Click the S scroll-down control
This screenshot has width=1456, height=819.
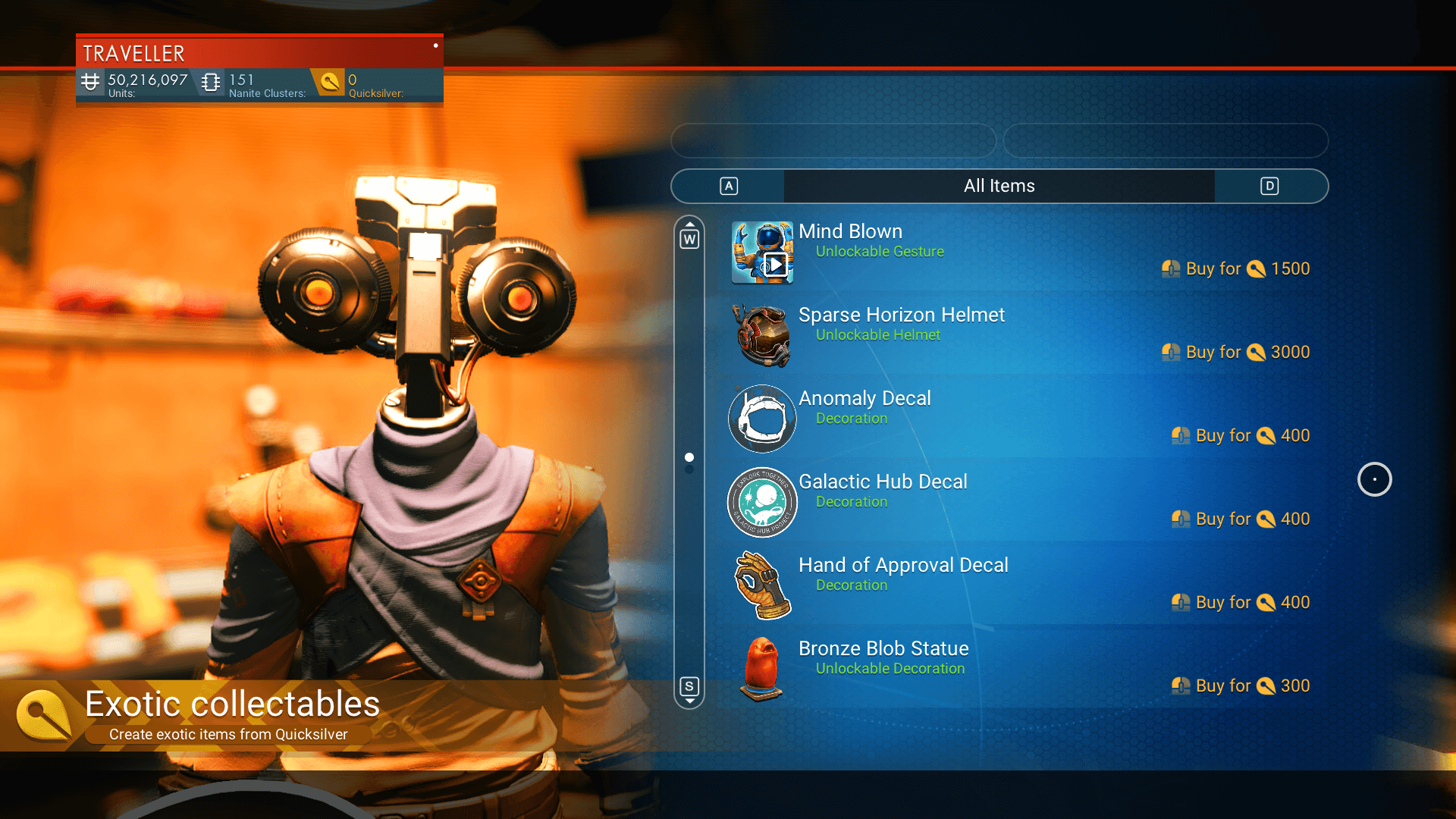[689, 685]
